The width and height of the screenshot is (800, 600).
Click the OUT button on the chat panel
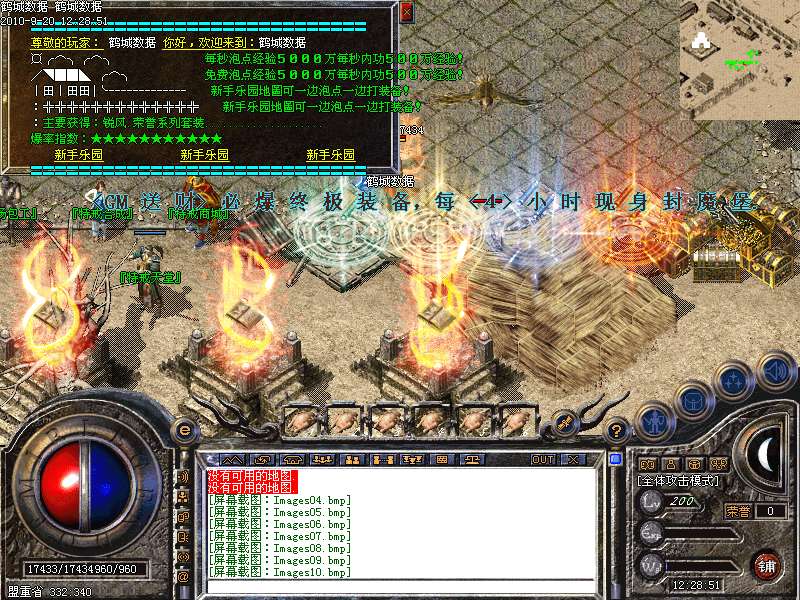(542, 460)
